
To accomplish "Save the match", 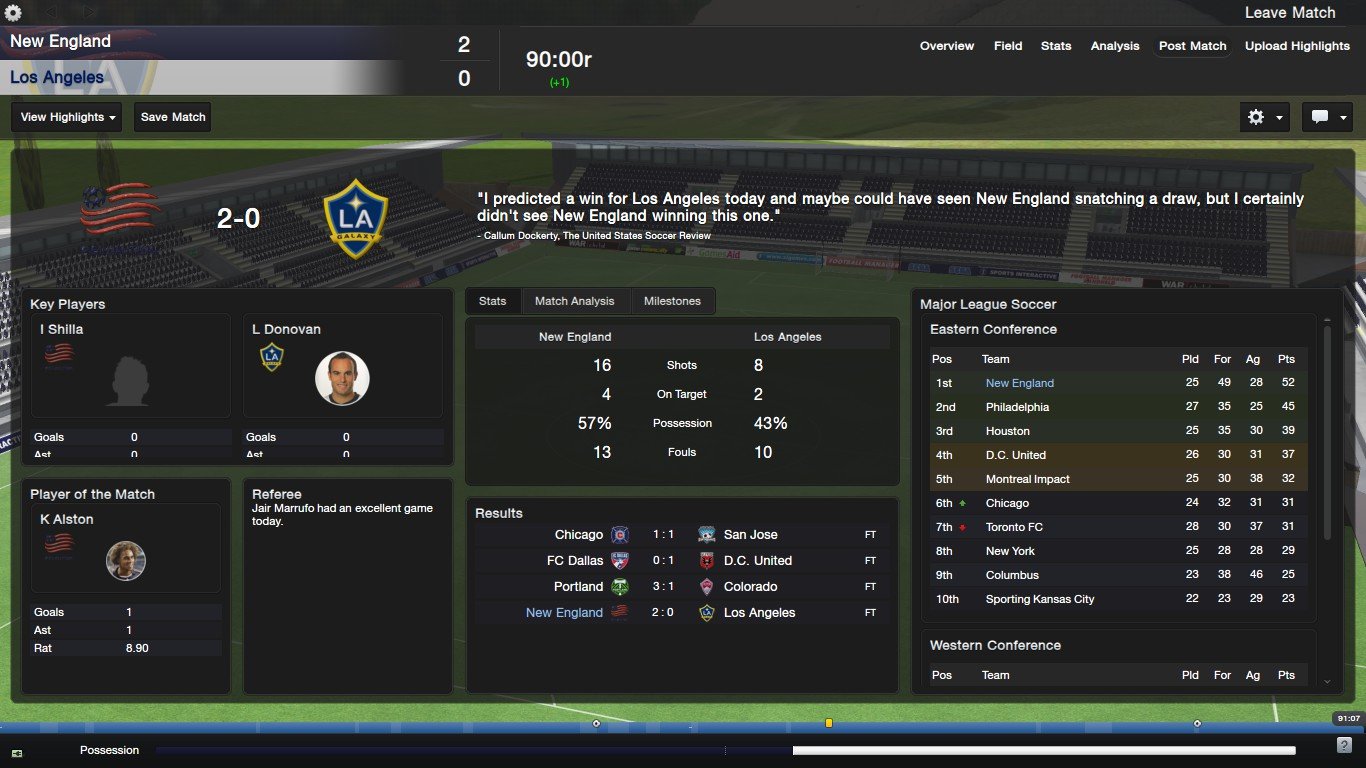I will pyautogui.click(x=173, y=117).
